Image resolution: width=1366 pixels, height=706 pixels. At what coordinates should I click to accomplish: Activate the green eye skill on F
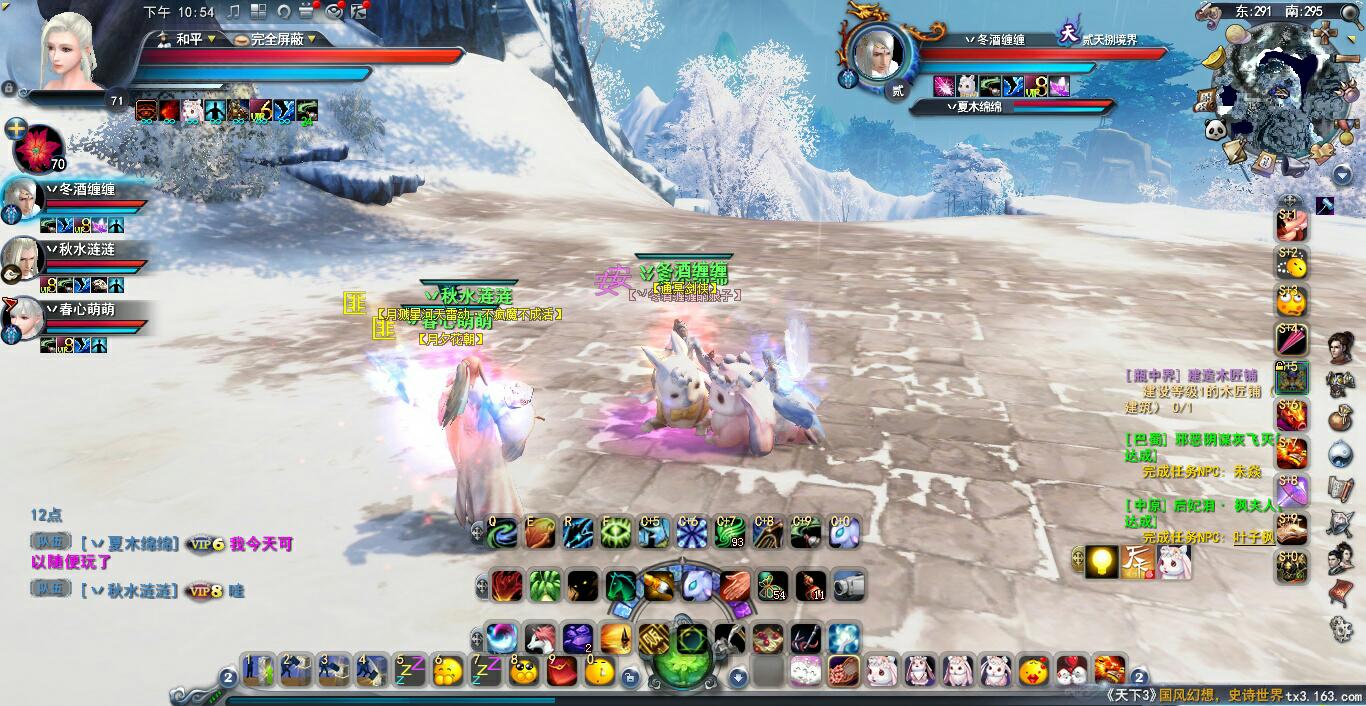pyautogui.click(x=616, y=533)
